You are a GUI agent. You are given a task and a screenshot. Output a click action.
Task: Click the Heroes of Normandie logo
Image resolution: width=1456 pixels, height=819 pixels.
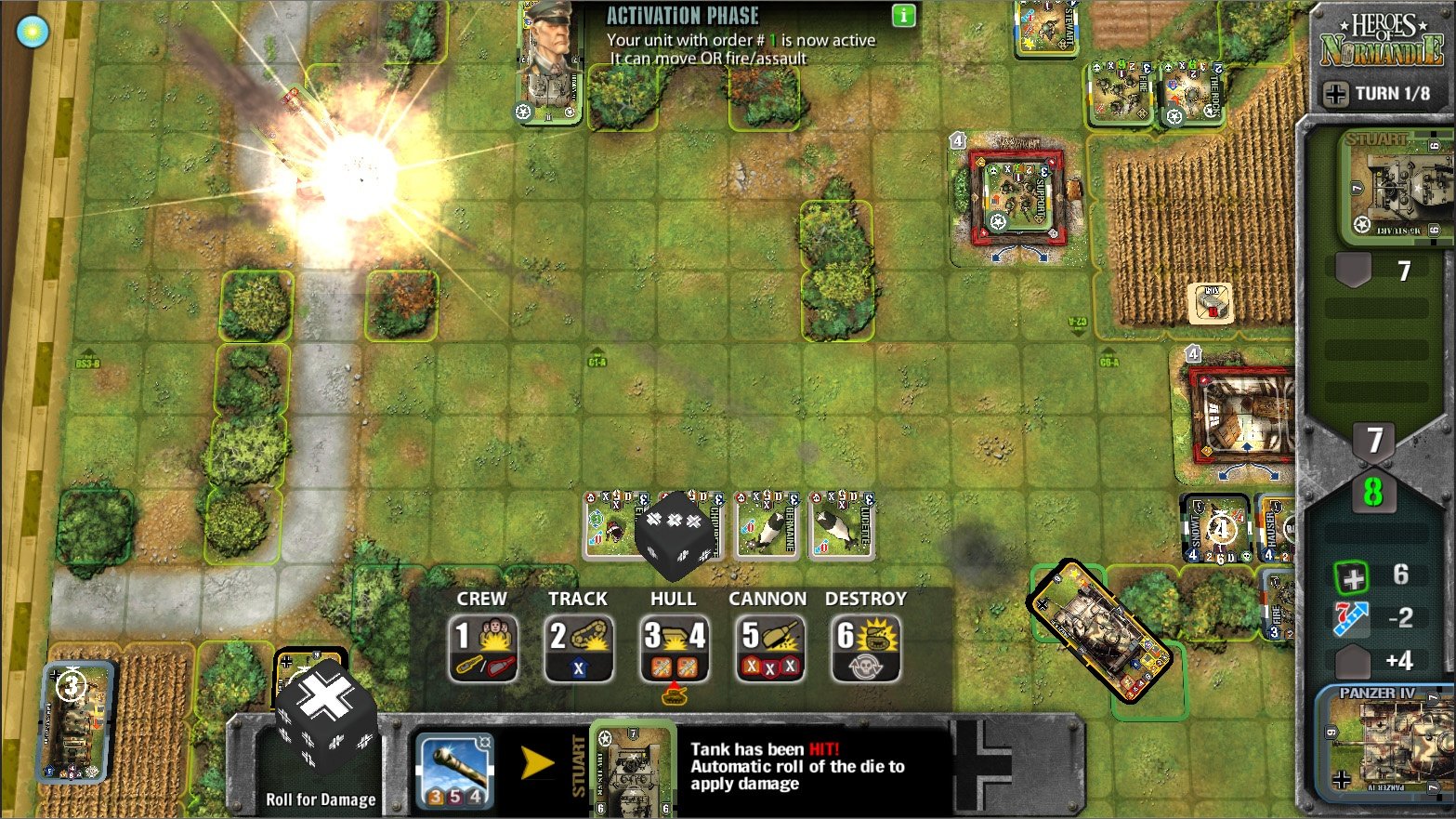point(1382,39)
